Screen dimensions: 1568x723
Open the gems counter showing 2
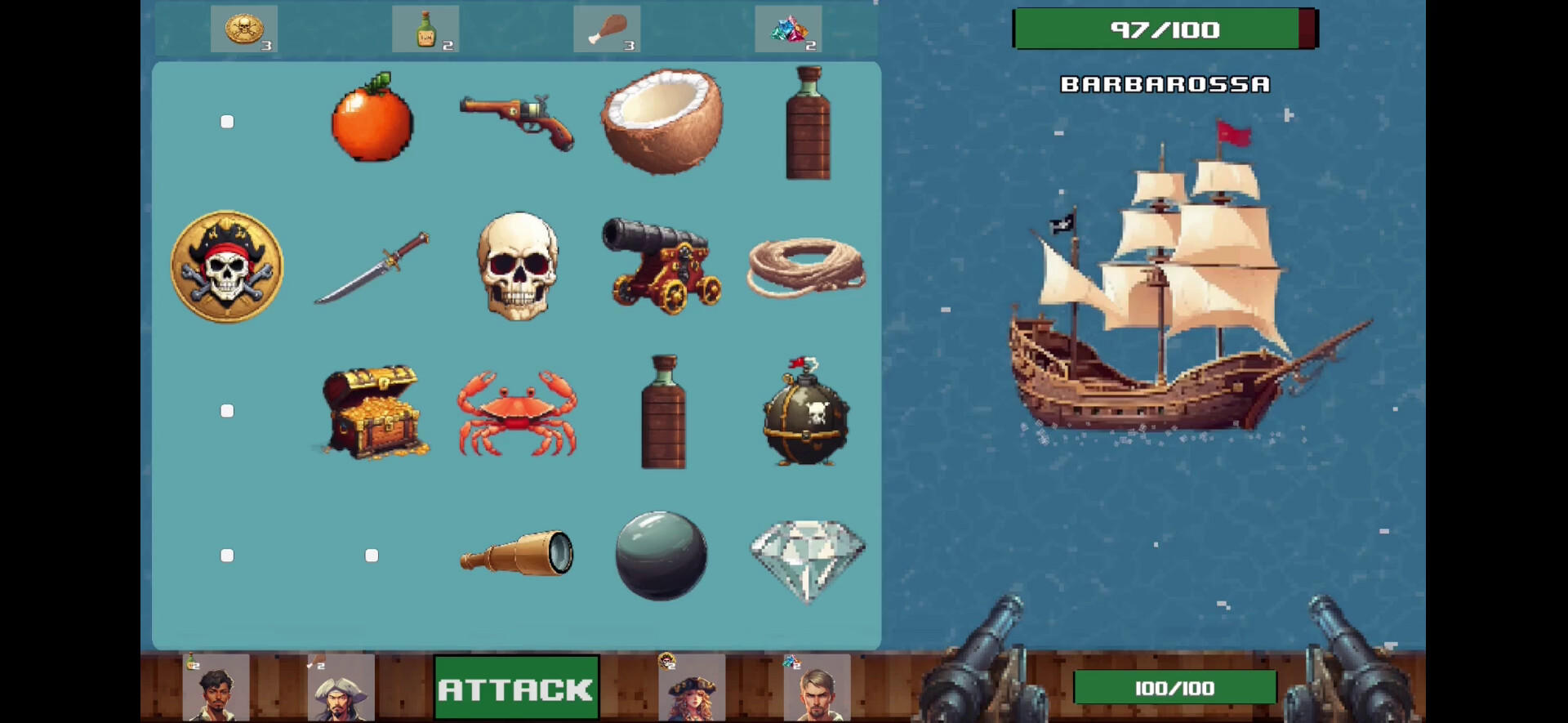(x=788, y=29)
